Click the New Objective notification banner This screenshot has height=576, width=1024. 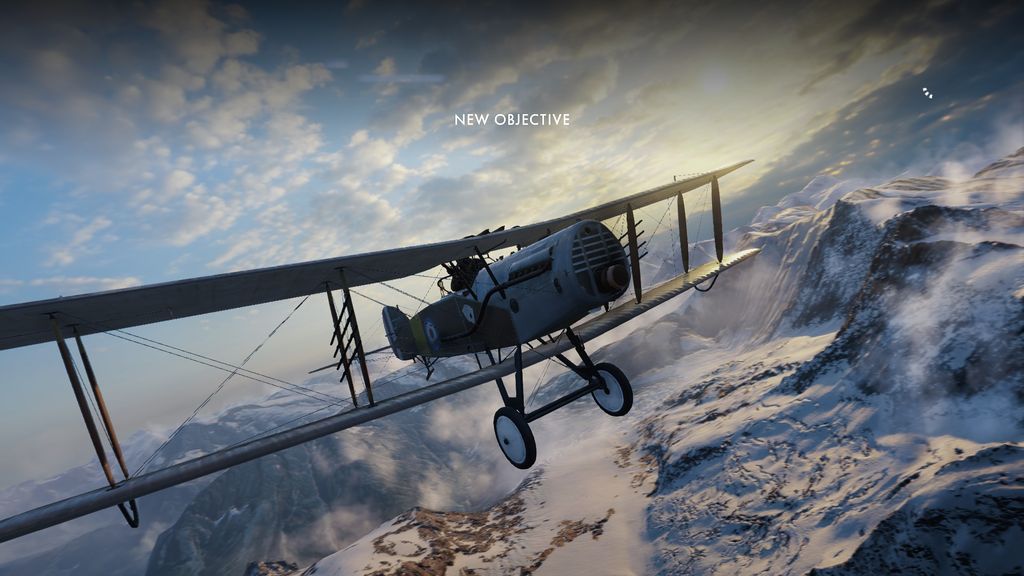tap(512, 120)
